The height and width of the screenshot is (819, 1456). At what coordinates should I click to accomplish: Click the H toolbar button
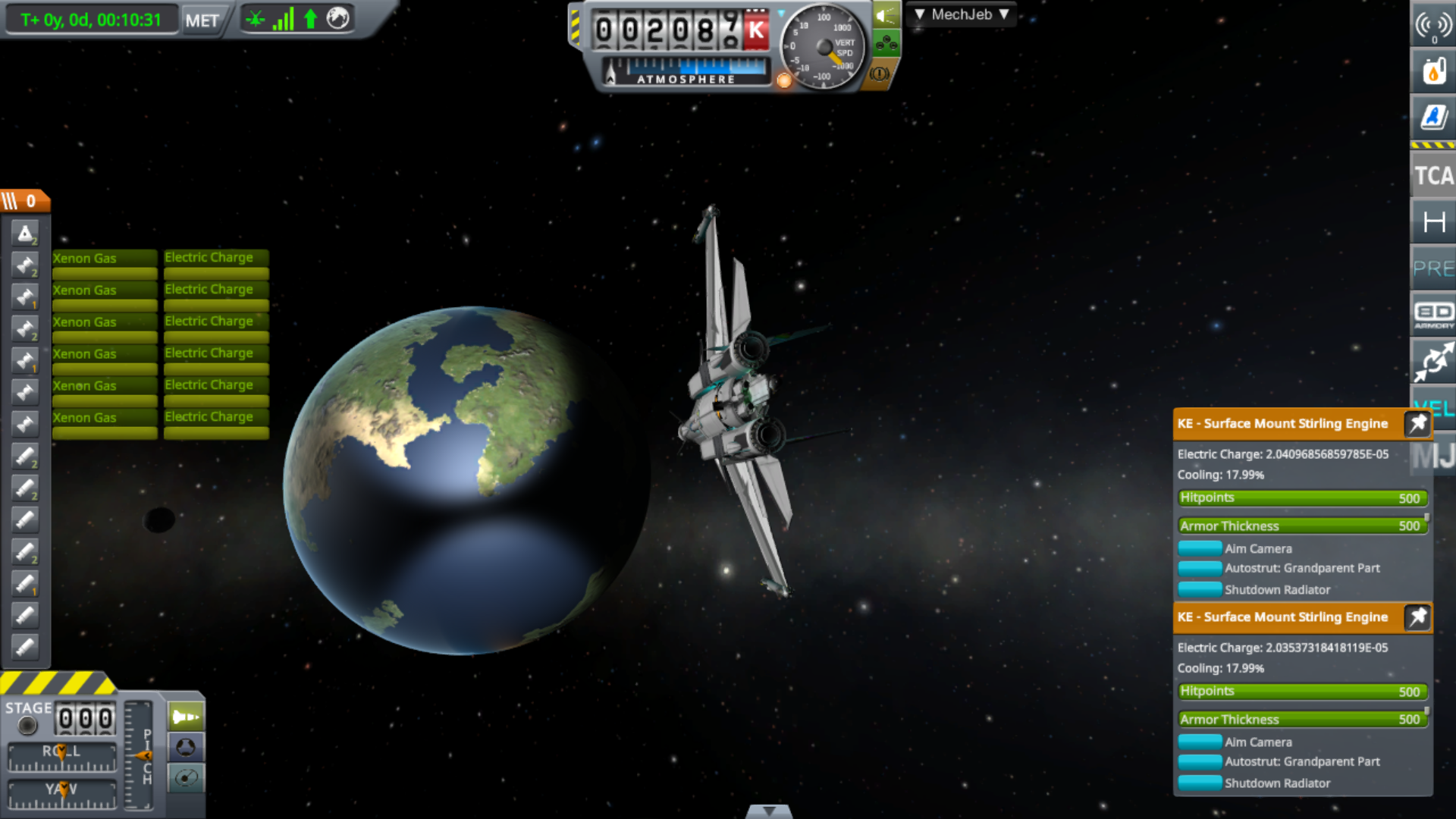click(x=1432, y=222)
